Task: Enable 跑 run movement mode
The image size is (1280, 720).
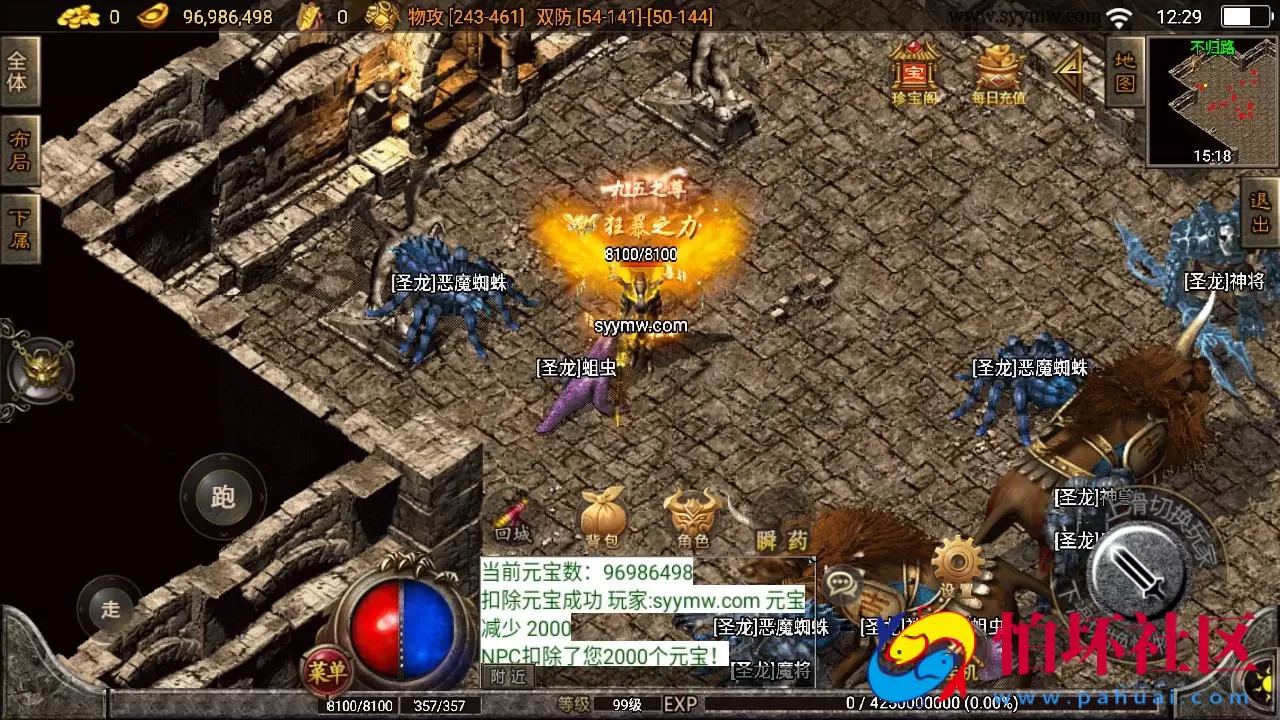Action: (x=222, y=498)
